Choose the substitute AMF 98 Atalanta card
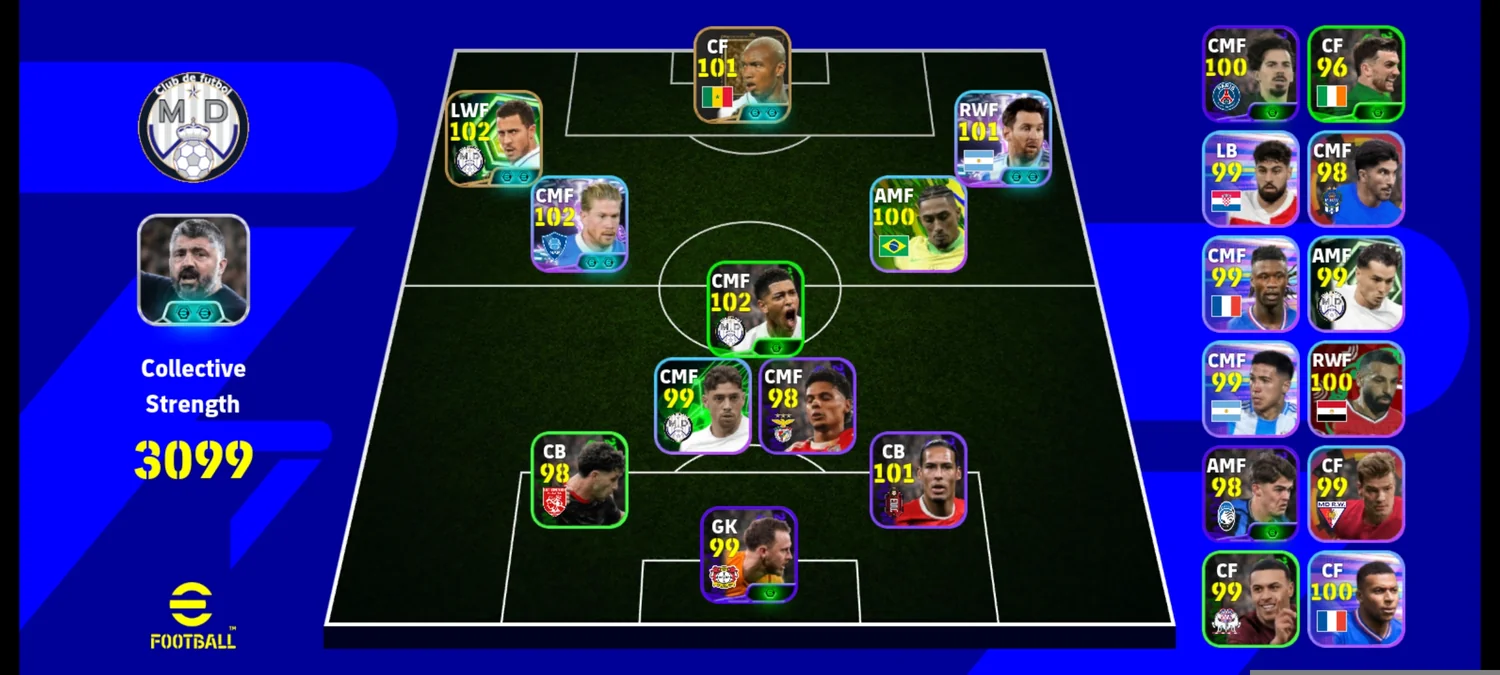 pos(1250,494)
